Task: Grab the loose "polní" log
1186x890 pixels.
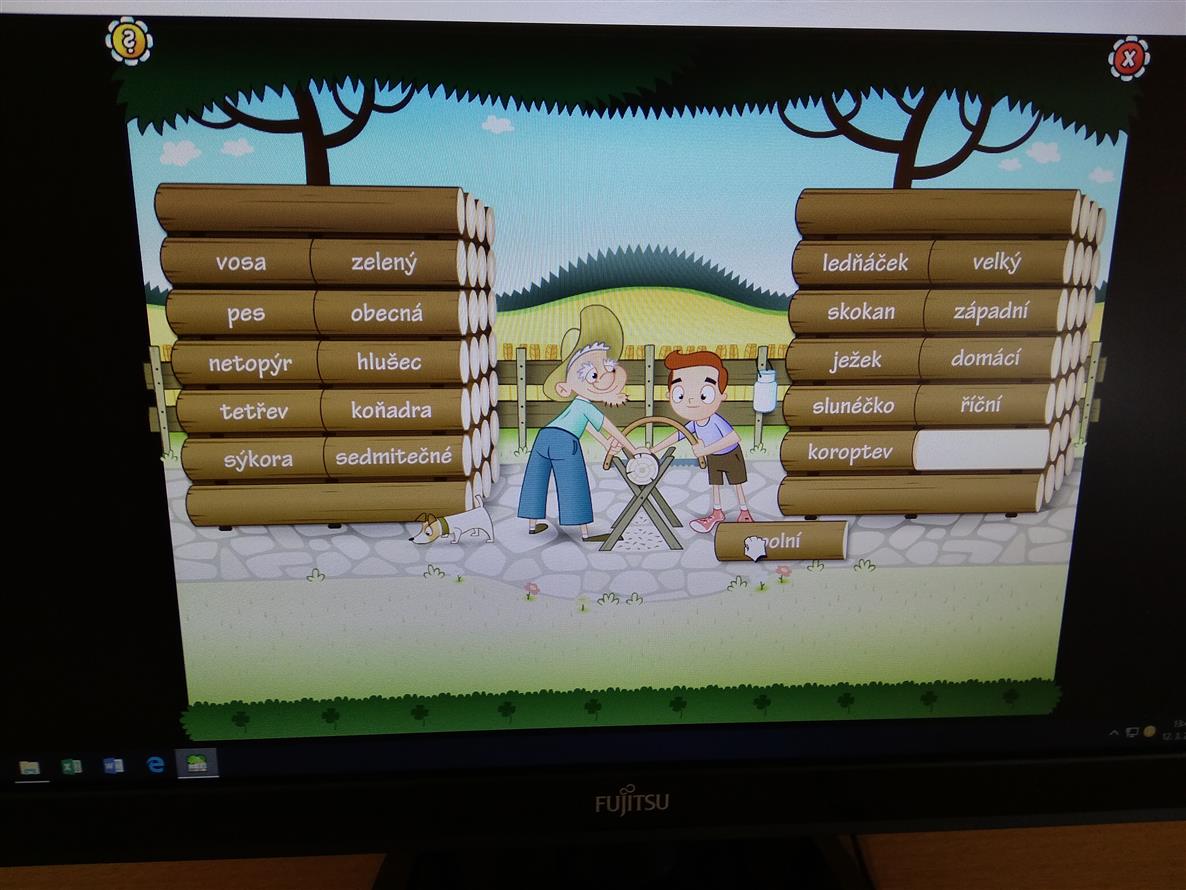Action: coord(782,541)
